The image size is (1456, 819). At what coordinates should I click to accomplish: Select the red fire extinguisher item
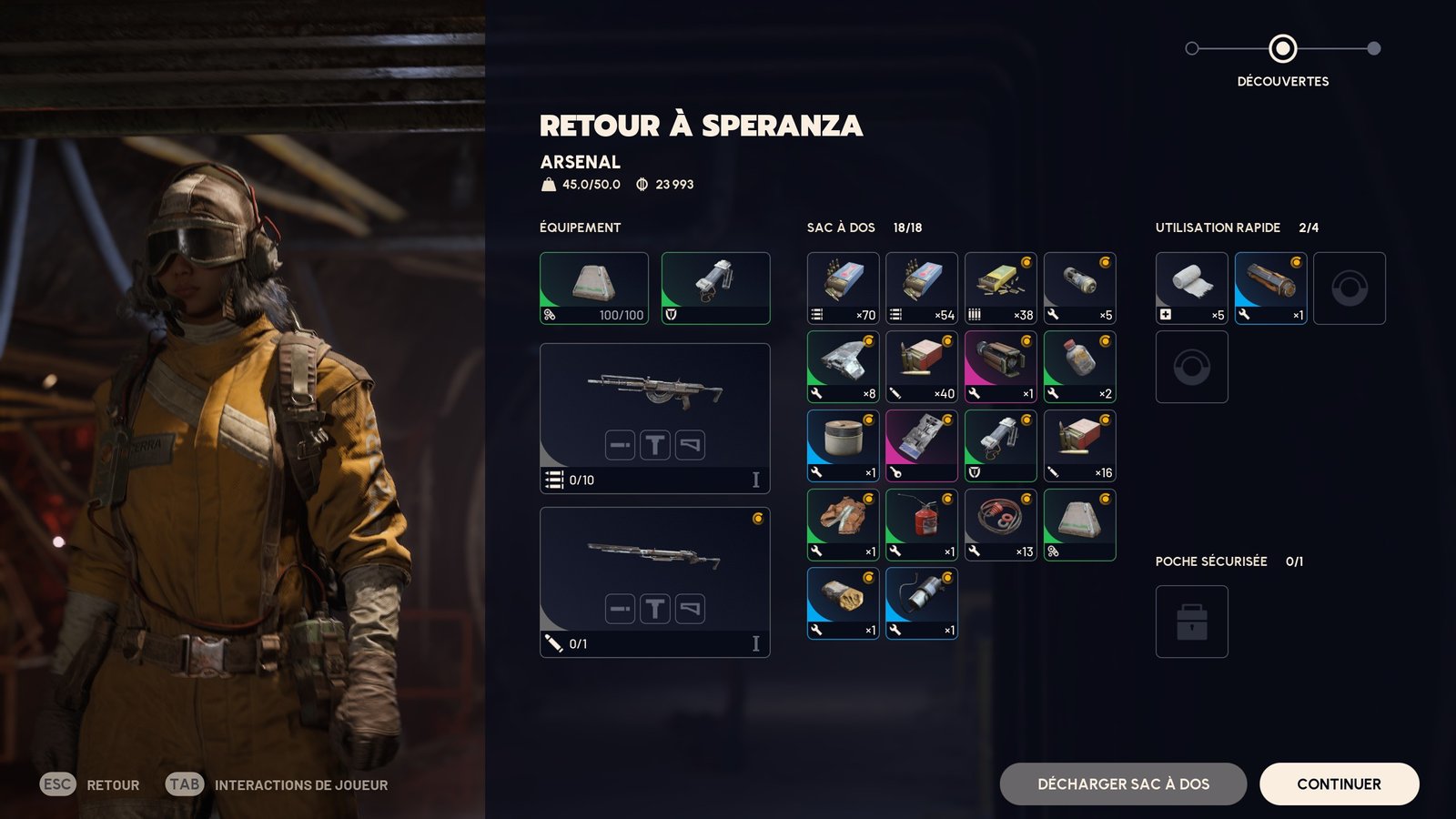[921, 524]
